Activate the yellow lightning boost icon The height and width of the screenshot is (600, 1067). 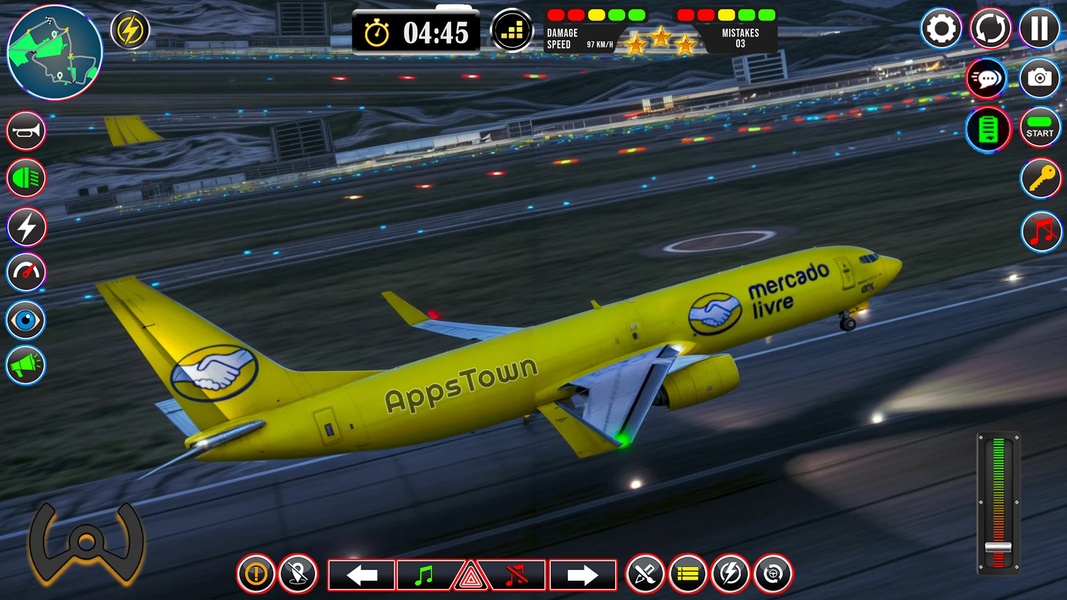(x=130, y=29)
